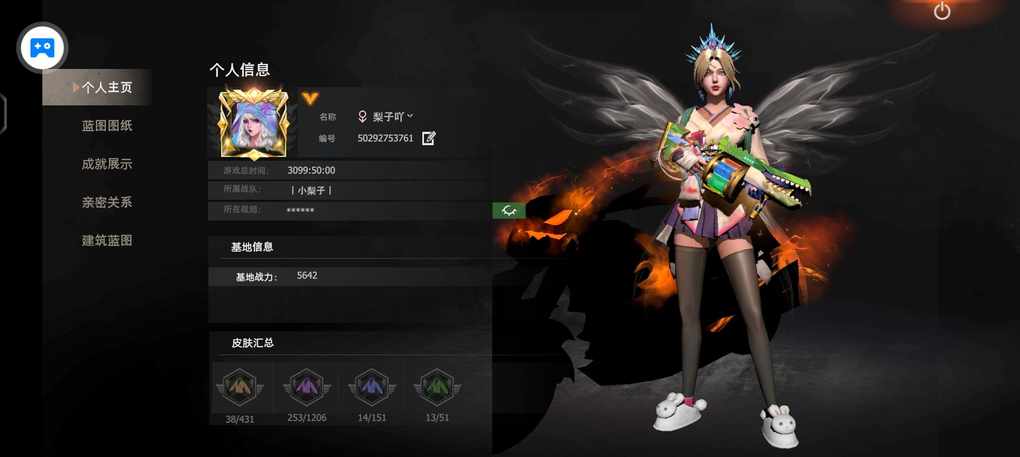View the green skin badge 13/51
The height and width of the screenshot is (457, 1020).
[x=437, y=386]
